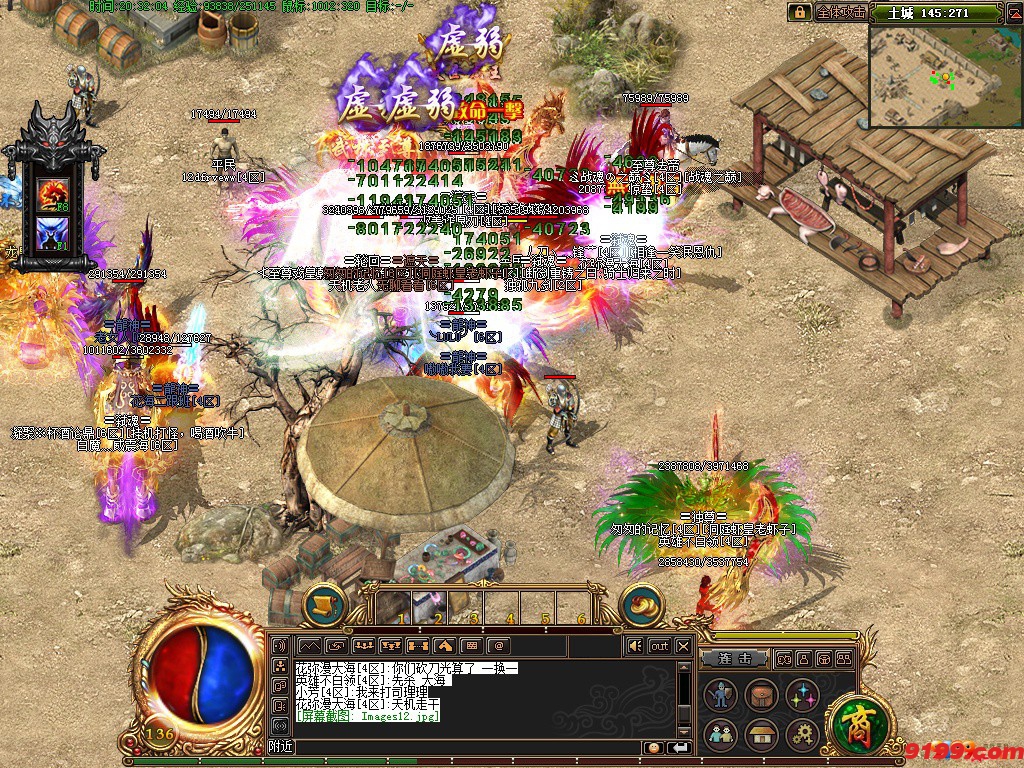Image resolution: width=1024 pixels, height=768 pixels.
Task: Open the green 商 shop orb
Action: (x=853, y=721)
